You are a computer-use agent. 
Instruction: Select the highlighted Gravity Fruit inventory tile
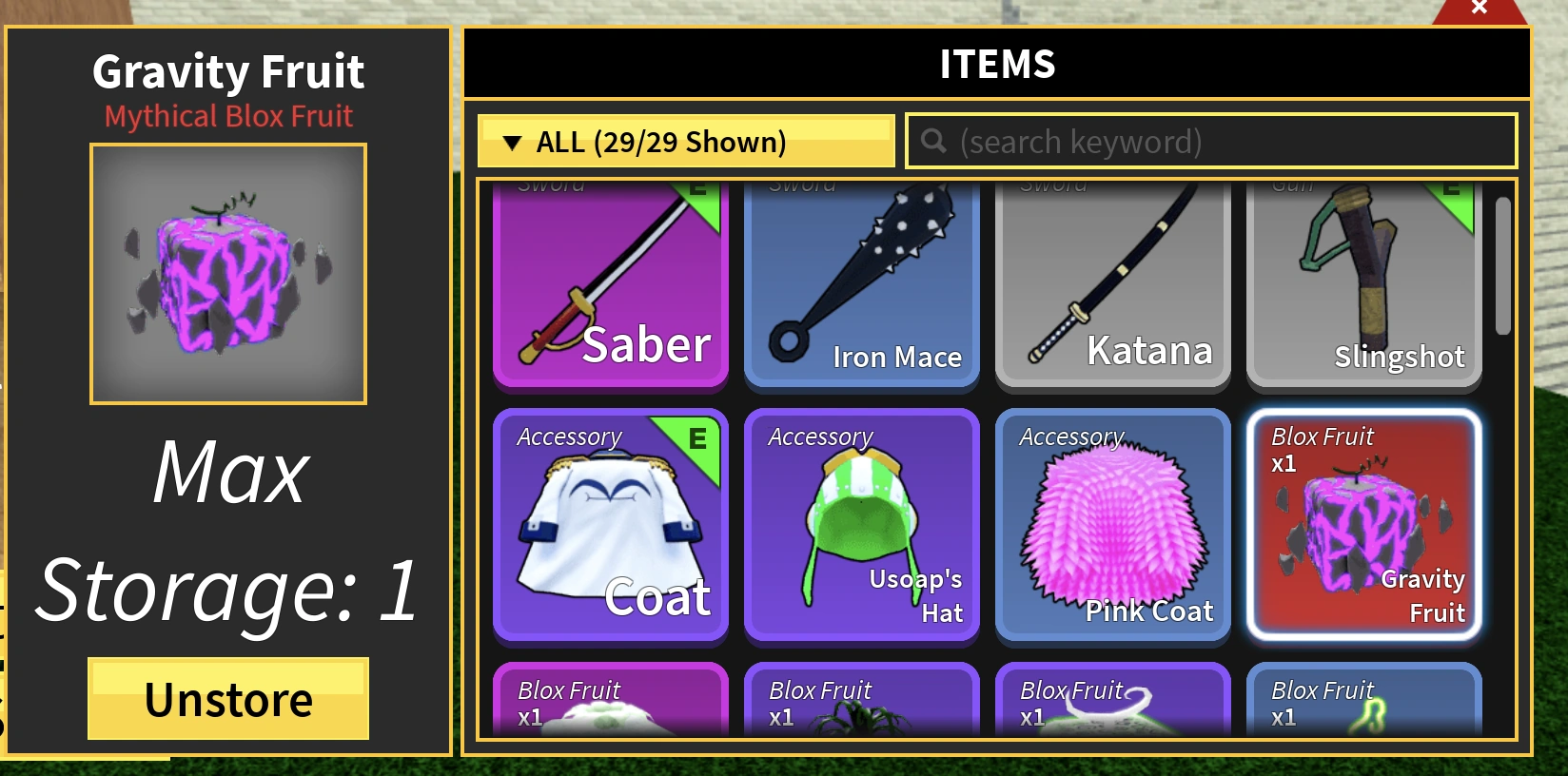point(1363,528)
